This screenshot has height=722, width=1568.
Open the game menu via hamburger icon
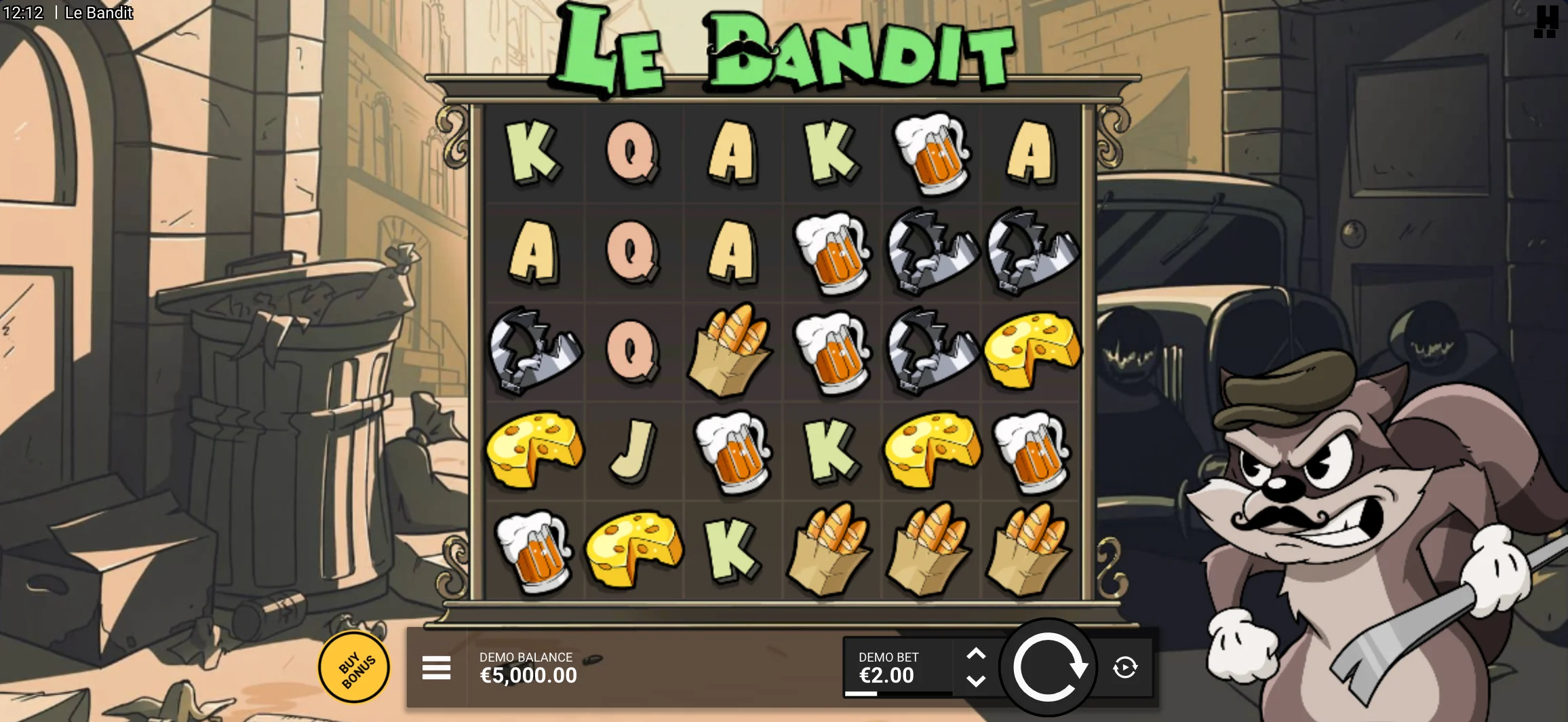(x=436, y=668)
